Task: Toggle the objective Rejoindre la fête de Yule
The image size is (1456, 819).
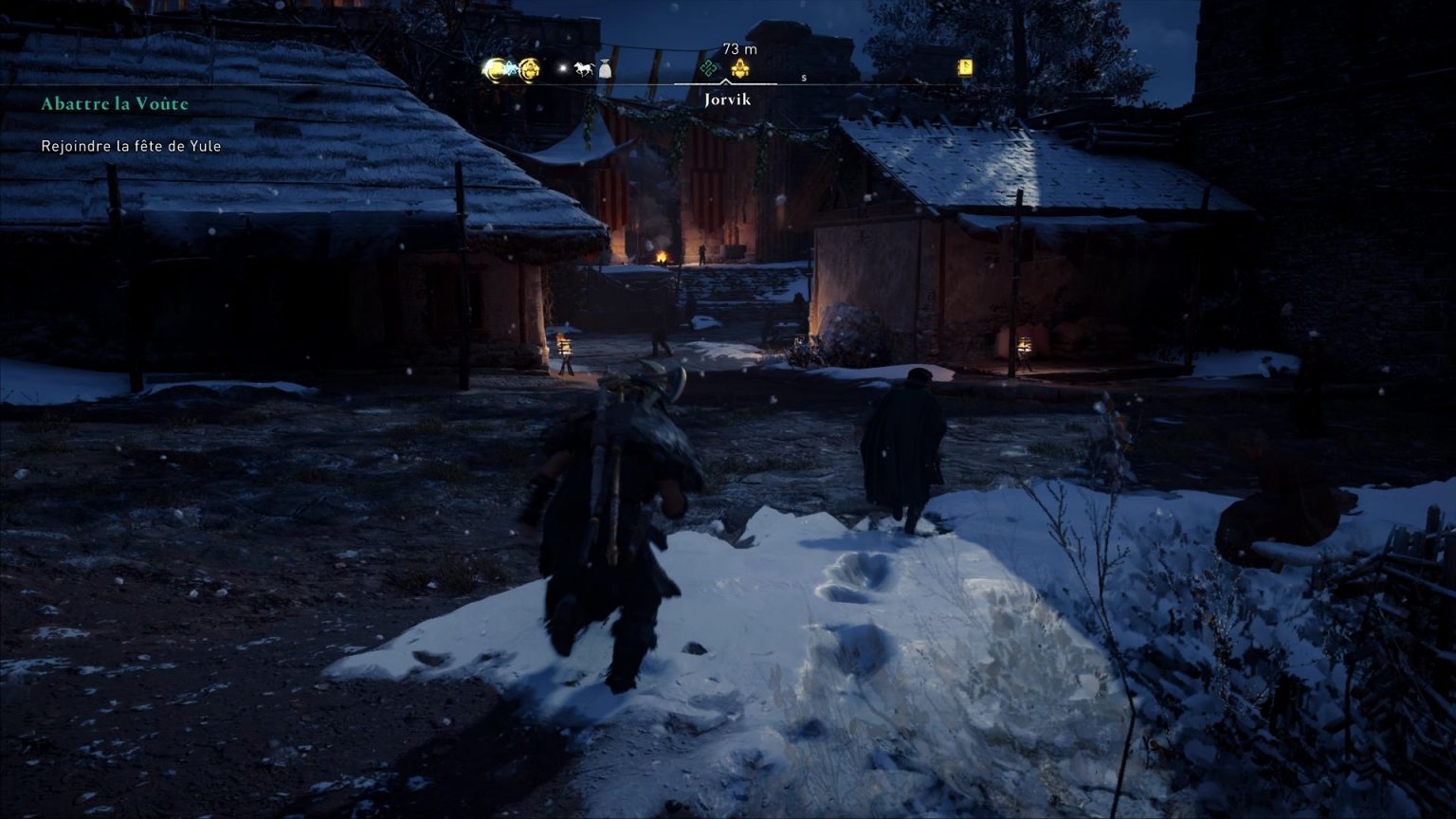Action: pyautogui.click(x=129, y=146)
